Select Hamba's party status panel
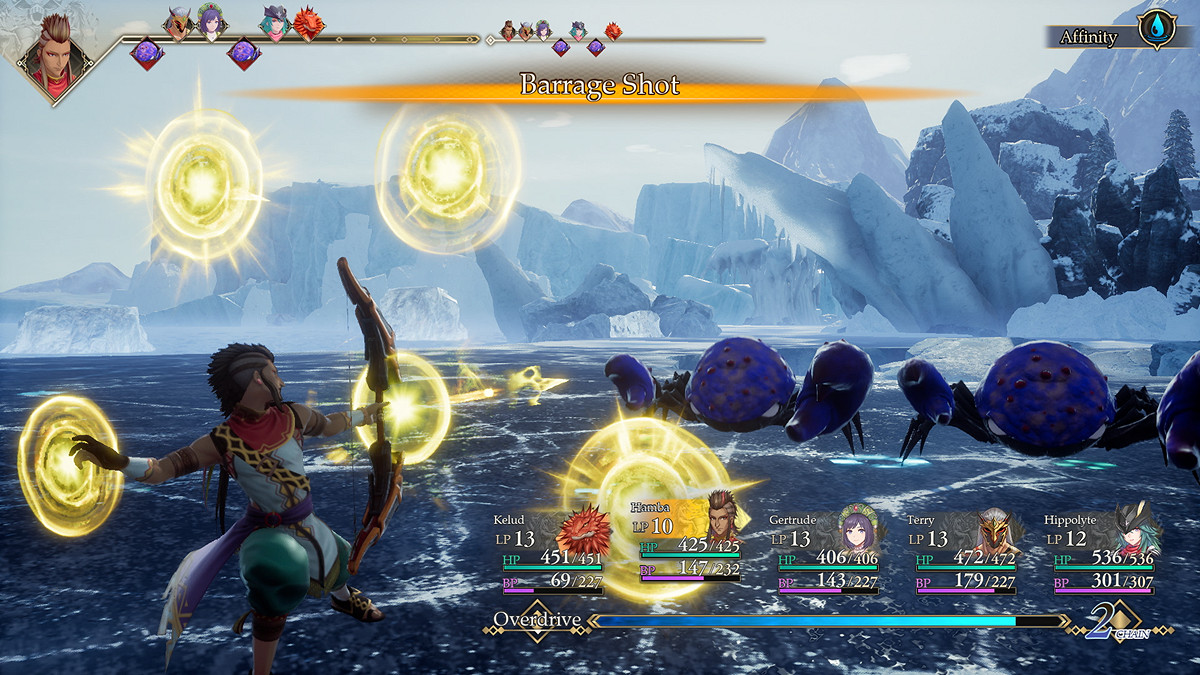 [686, 553]
